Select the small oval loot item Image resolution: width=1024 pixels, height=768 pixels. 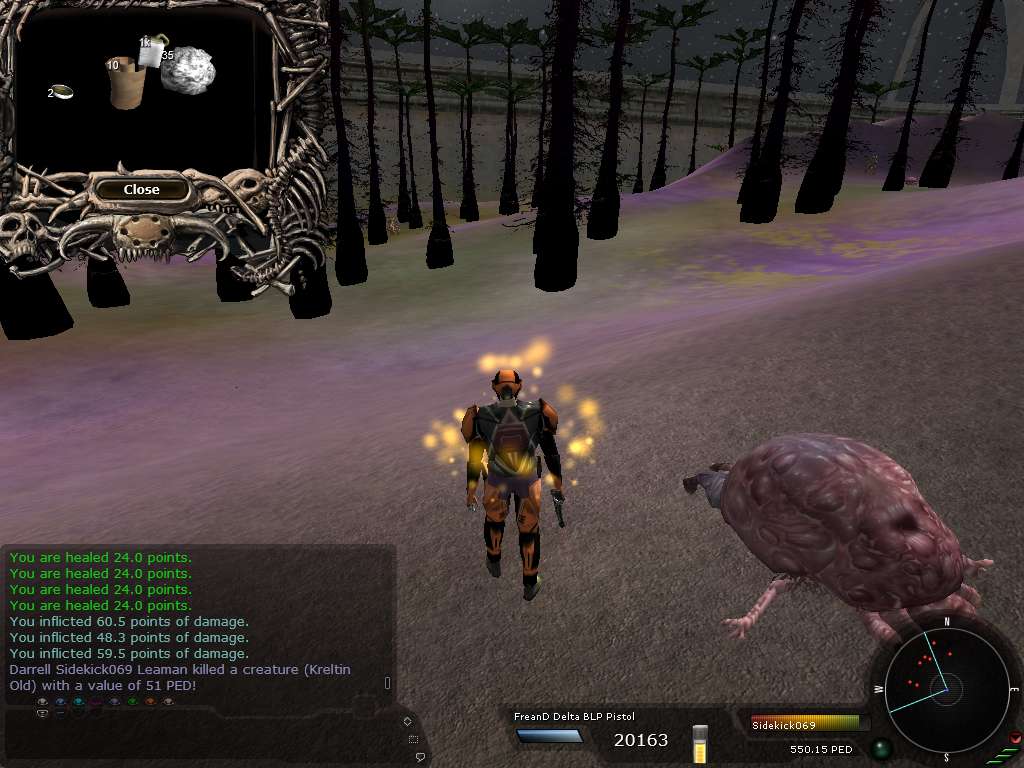tap(63, 92)
